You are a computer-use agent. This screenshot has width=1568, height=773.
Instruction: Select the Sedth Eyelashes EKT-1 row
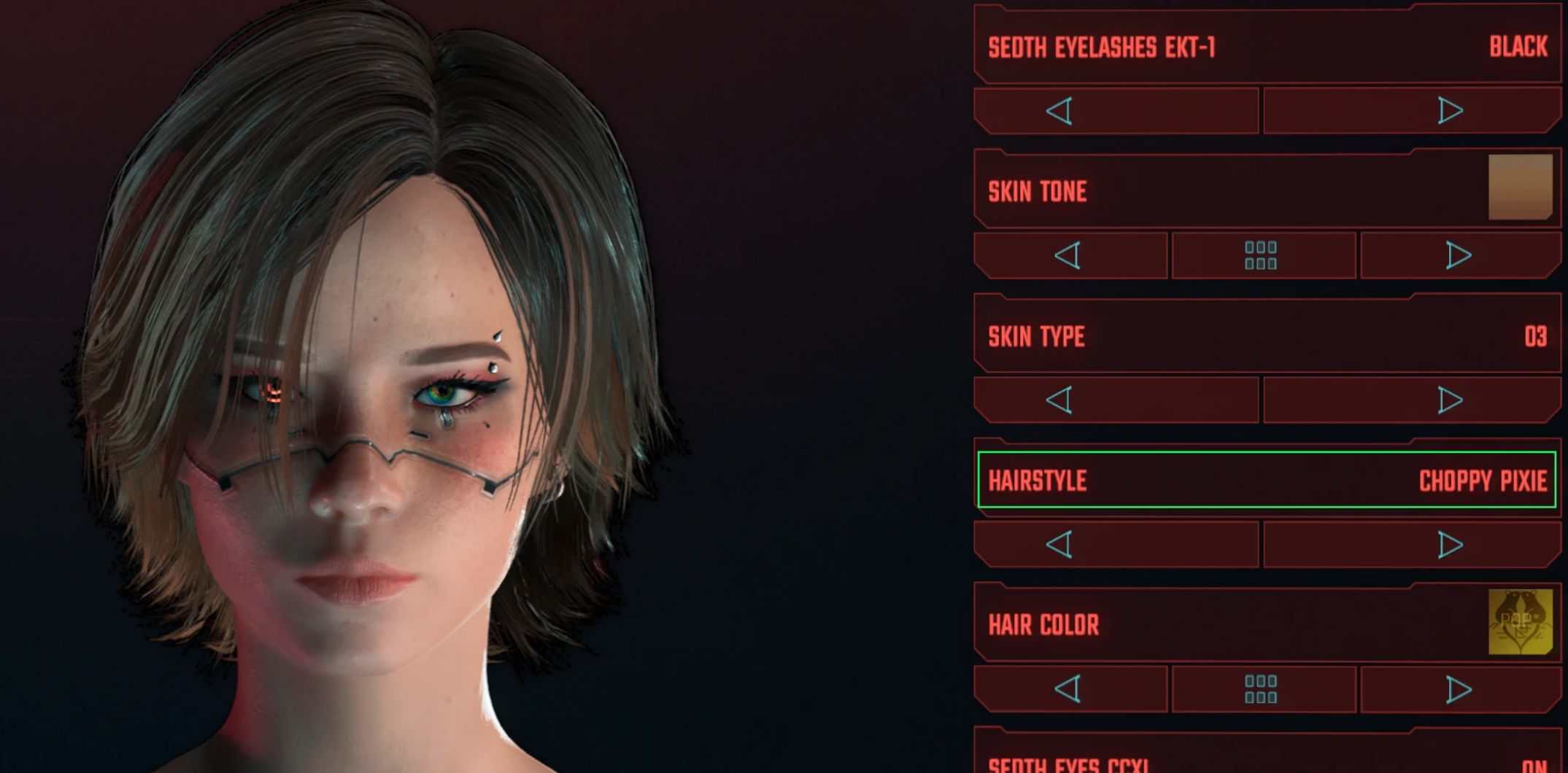click(x=1267, y=47)
